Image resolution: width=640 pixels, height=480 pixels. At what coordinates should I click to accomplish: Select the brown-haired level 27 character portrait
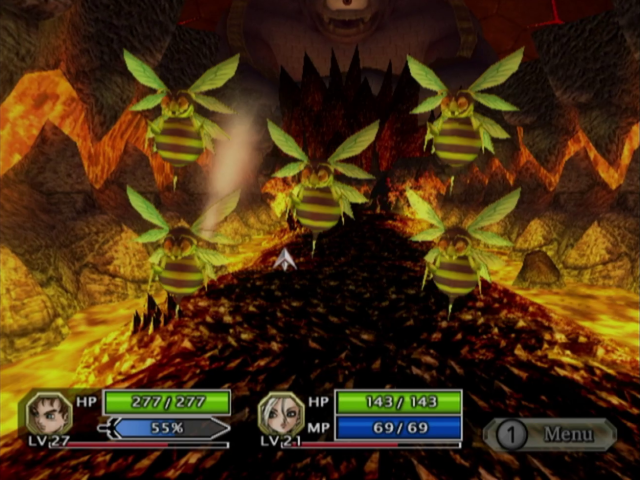(x=48, y=414)
